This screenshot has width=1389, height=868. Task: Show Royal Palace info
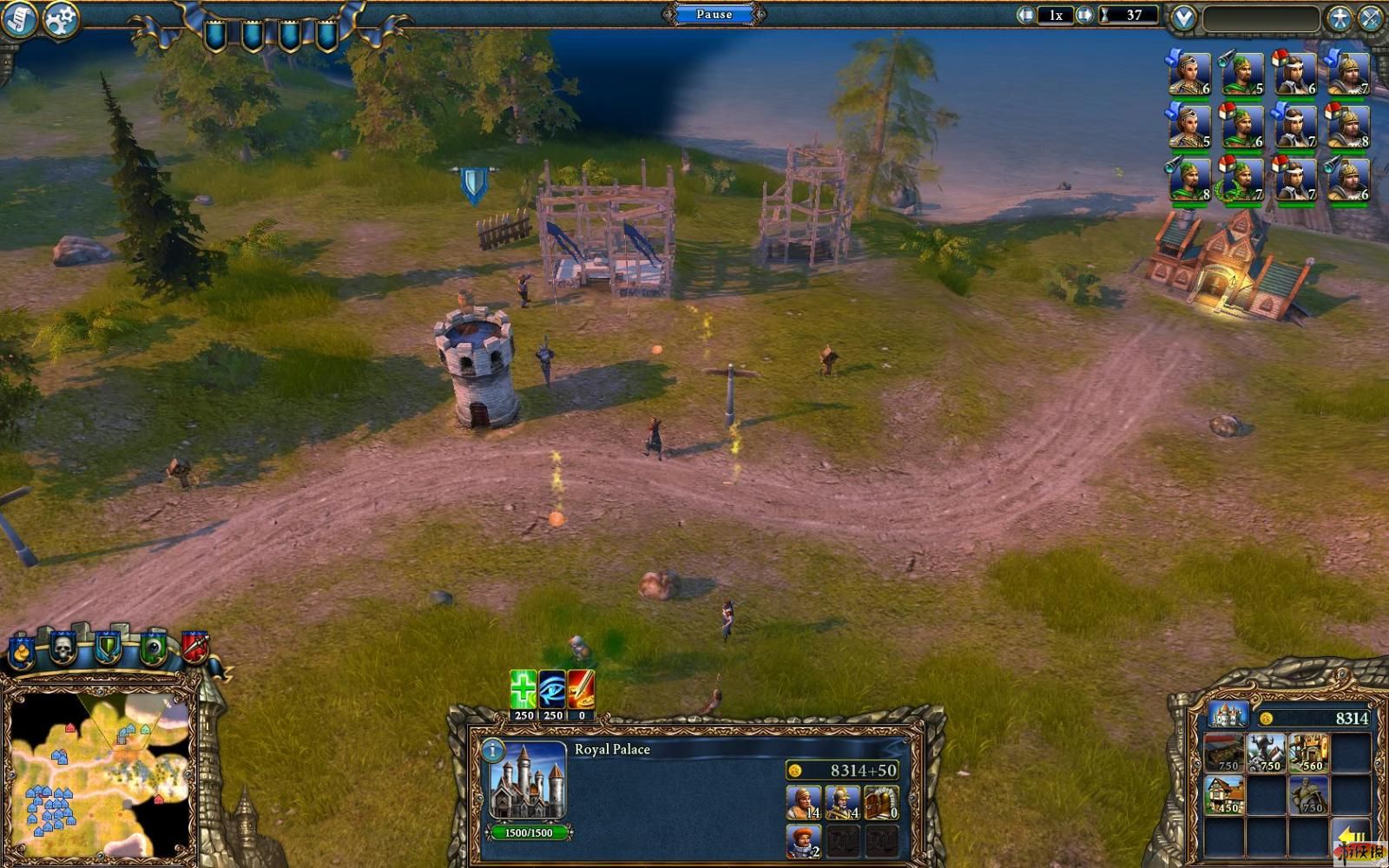(492, 750)
